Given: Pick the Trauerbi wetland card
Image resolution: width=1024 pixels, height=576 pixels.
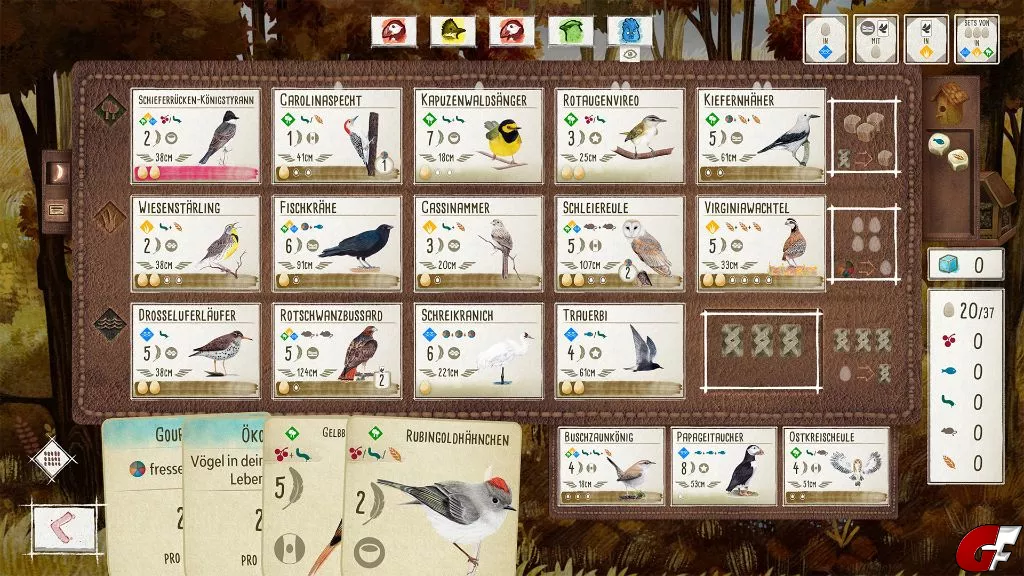Looking at the screenshot, I should coord(620,351).
